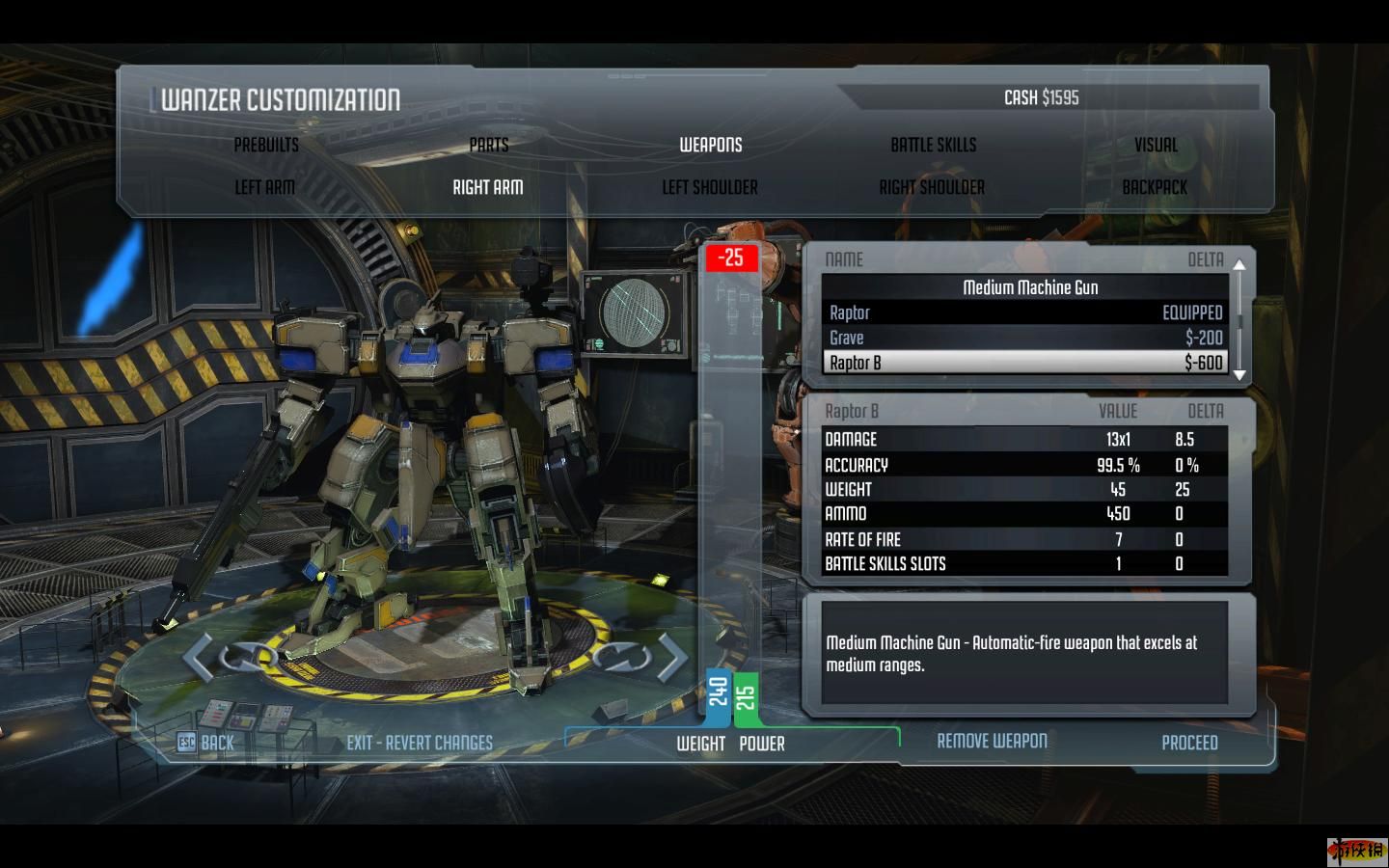The width and height of the screenshot is (1389, 868).
Task: Select the Weapons tab
Action: [x=711, y=145]
